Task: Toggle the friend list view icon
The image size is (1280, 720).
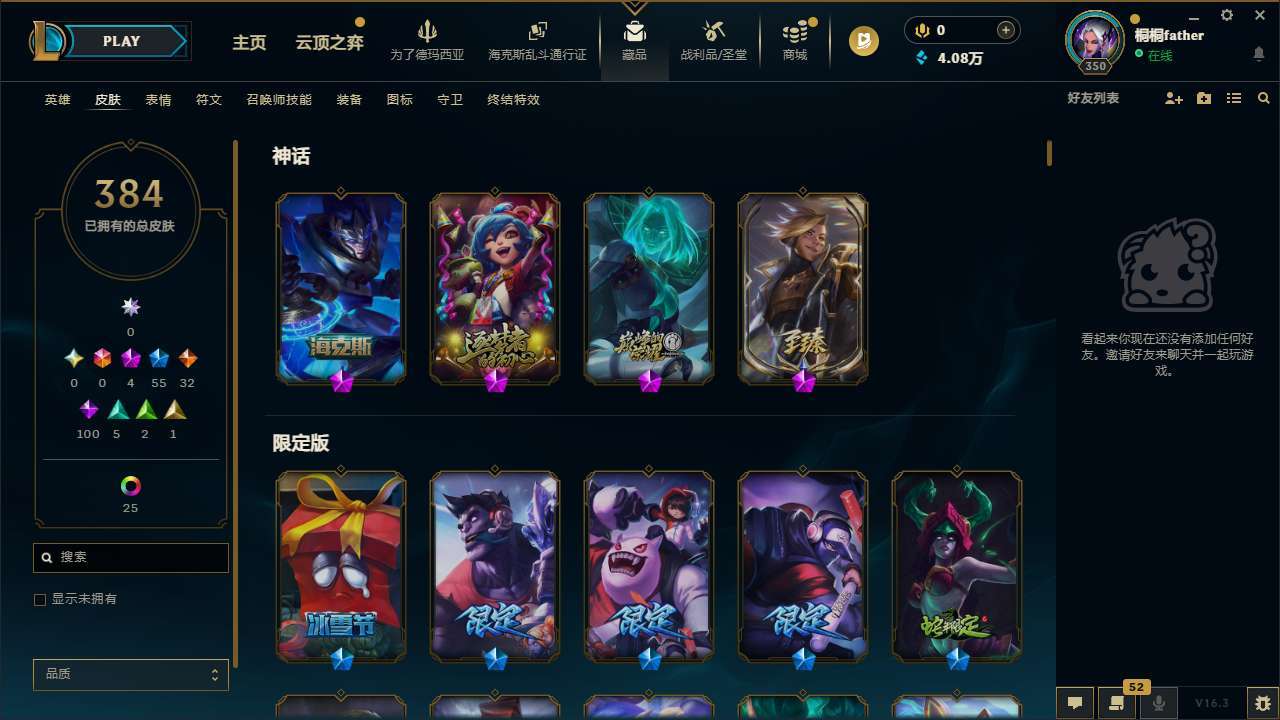Action: (x=1234, y=98)
